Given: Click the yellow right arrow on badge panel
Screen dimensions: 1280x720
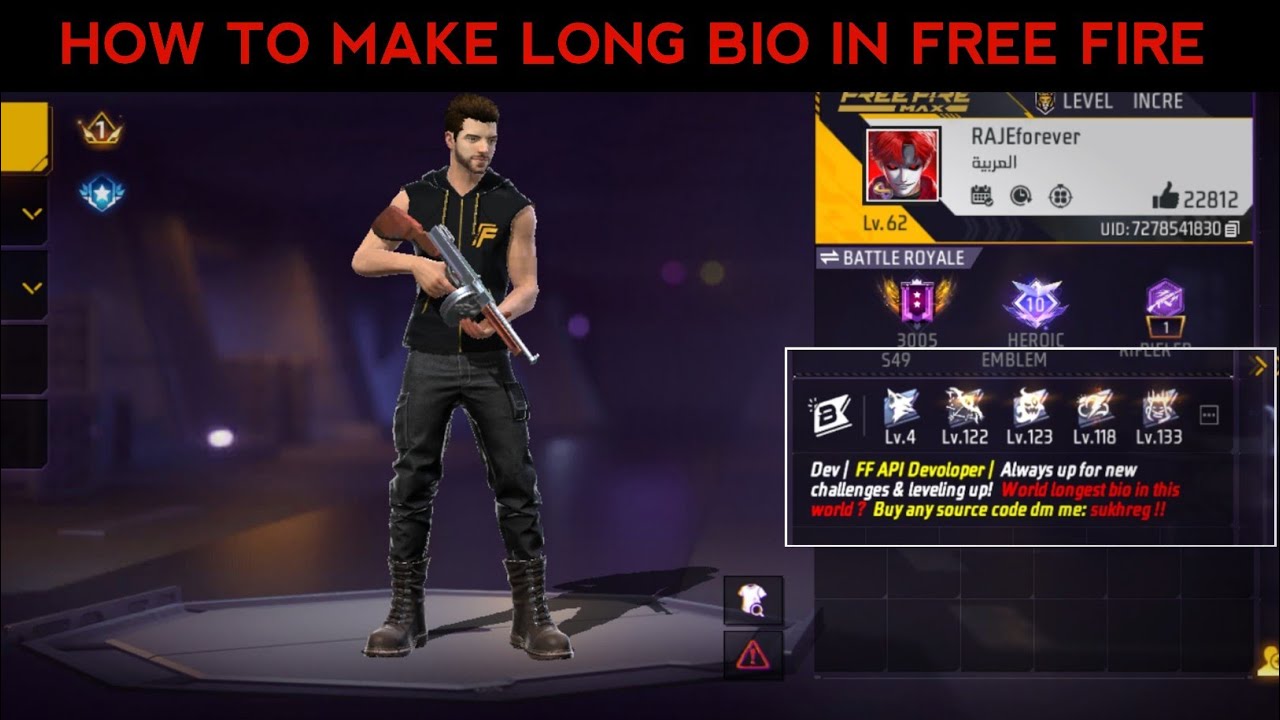Looking at the screenshot, I should pos(1258,365).
